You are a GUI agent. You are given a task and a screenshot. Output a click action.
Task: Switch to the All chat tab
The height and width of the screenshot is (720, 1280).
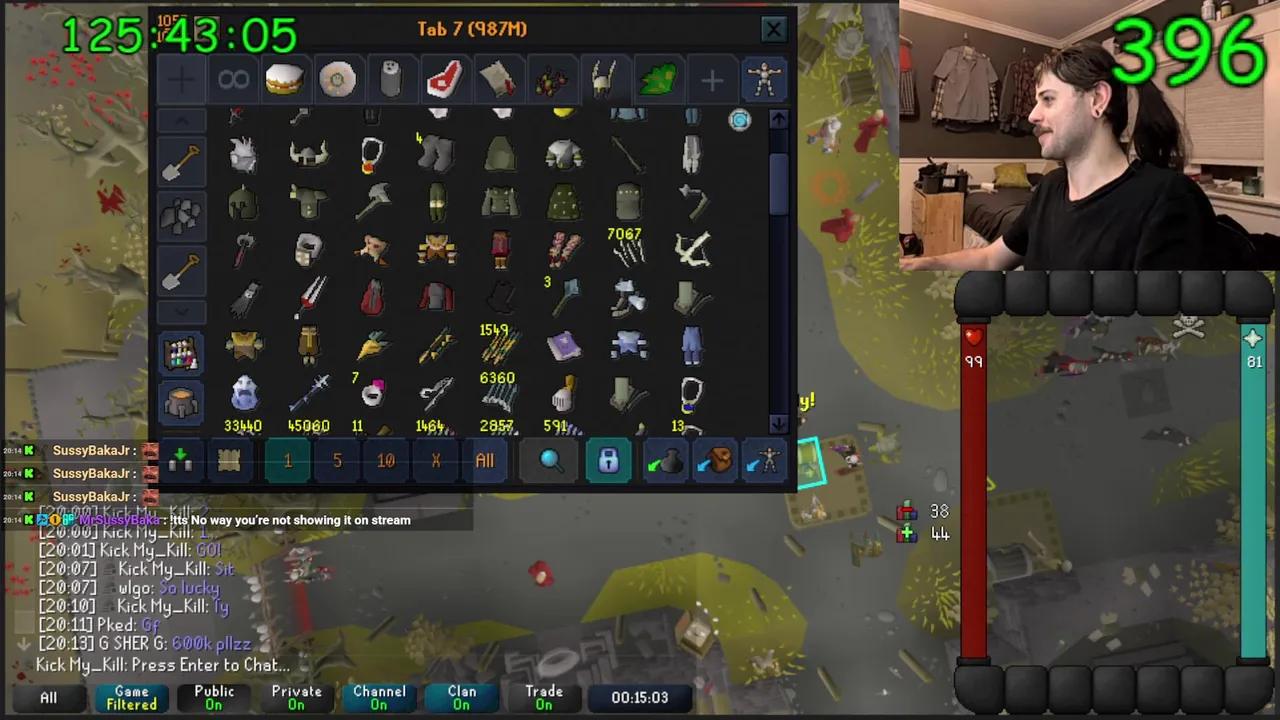(x=48, y=697)
